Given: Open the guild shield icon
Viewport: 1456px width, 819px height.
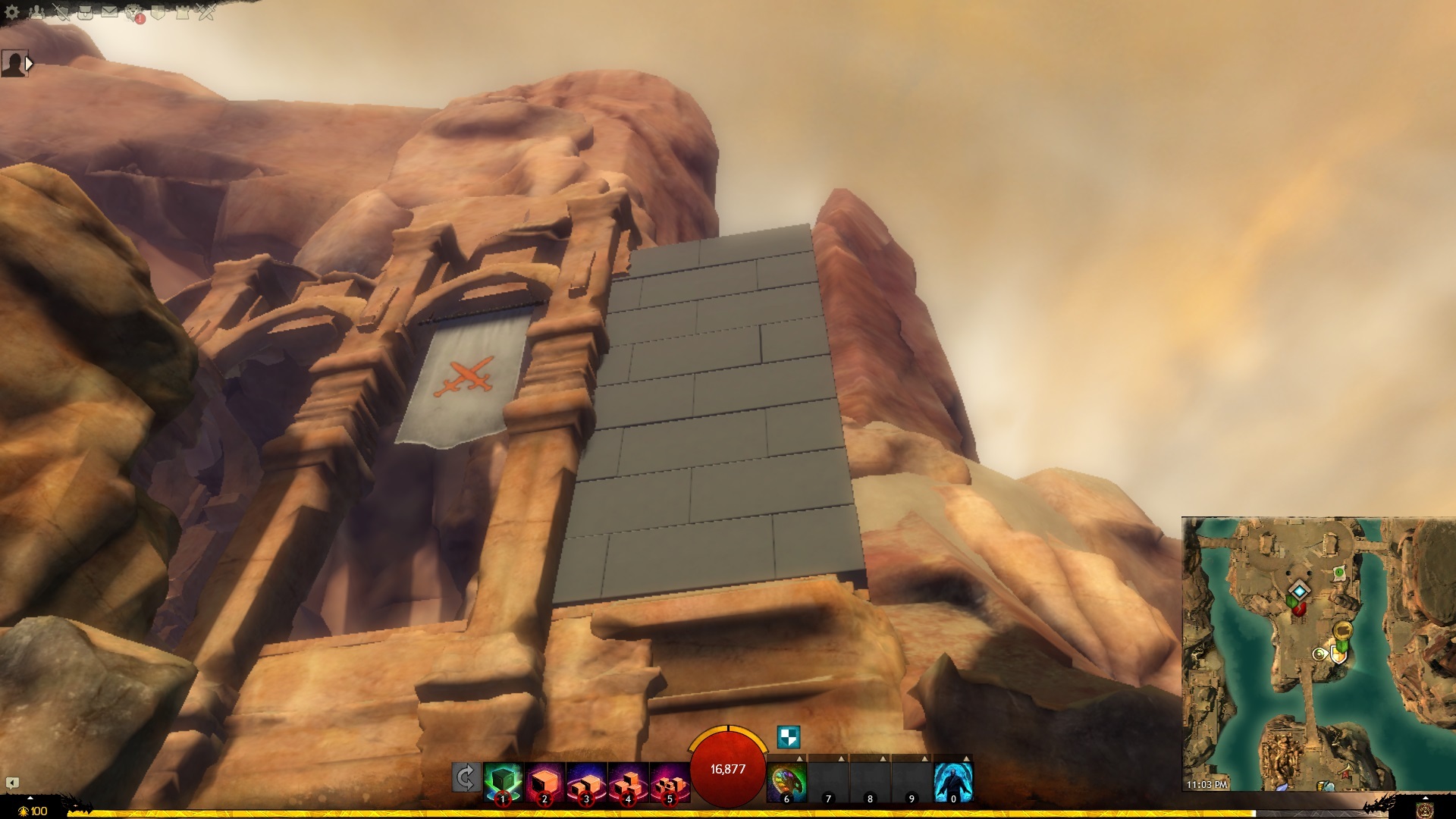Looking at the screenshot, I should tap(158, 12).
